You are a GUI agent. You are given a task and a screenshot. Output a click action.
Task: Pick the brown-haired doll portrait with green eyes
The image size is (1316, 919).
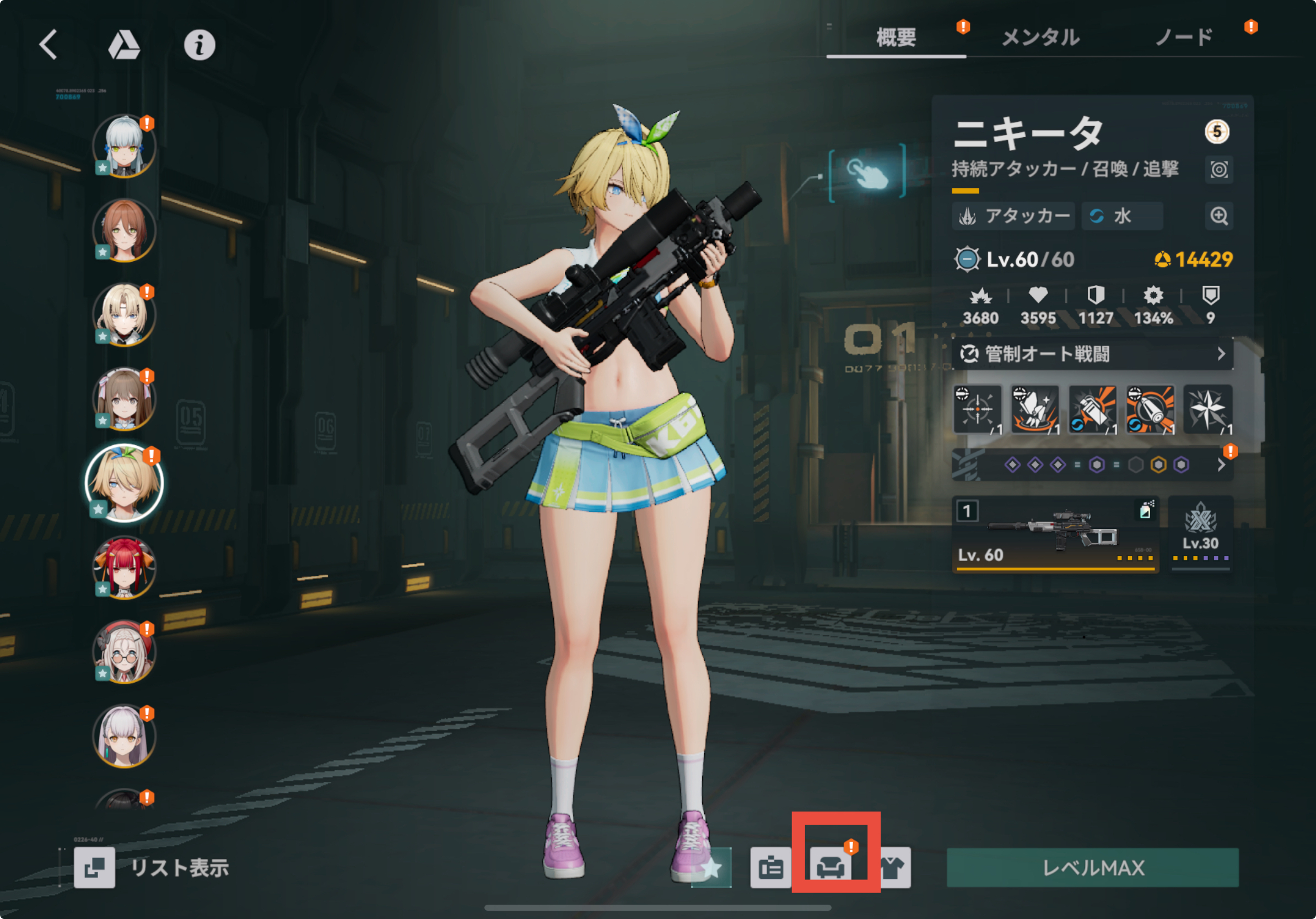point(124,230)
